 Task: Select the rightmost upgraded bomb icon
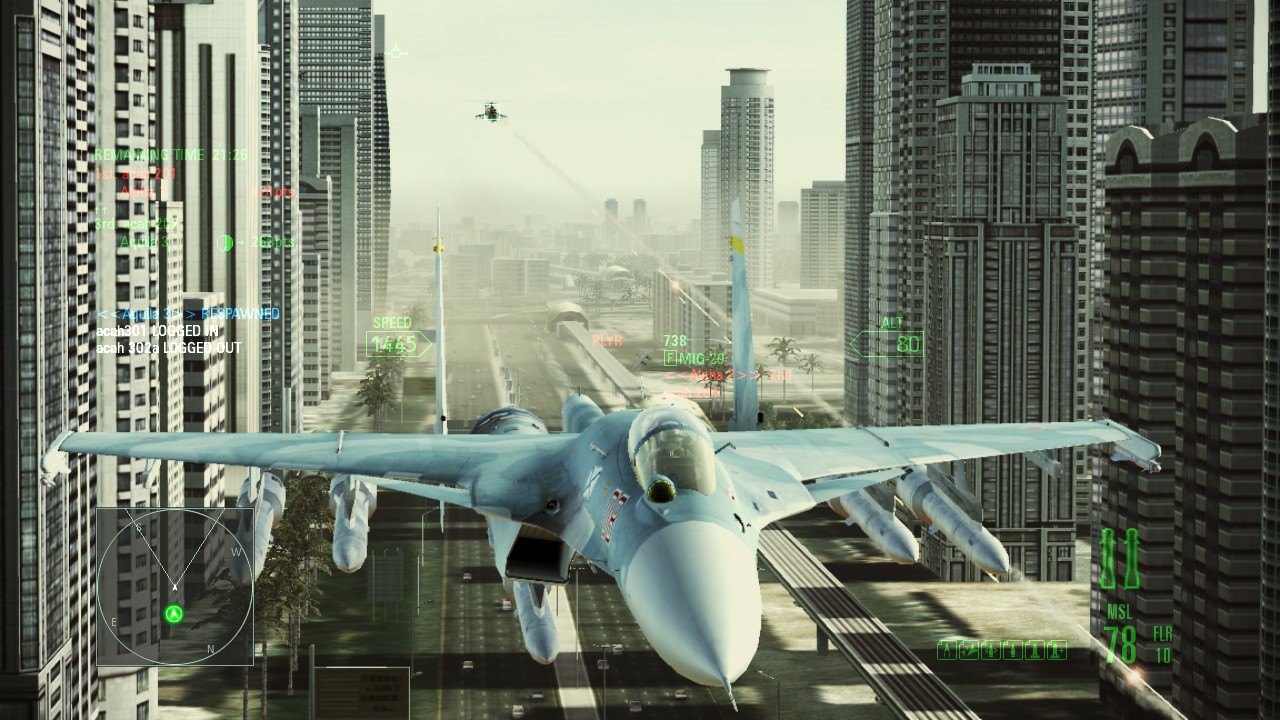tap(1057, 650)
